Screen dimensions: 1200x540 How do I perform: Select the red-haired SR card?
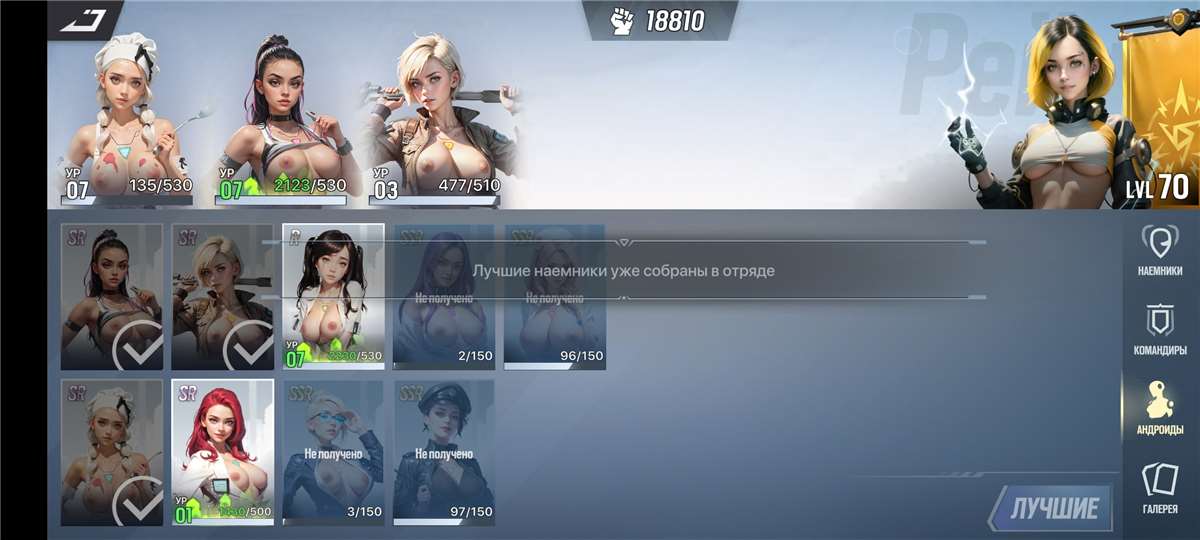[x=223, y=452]
